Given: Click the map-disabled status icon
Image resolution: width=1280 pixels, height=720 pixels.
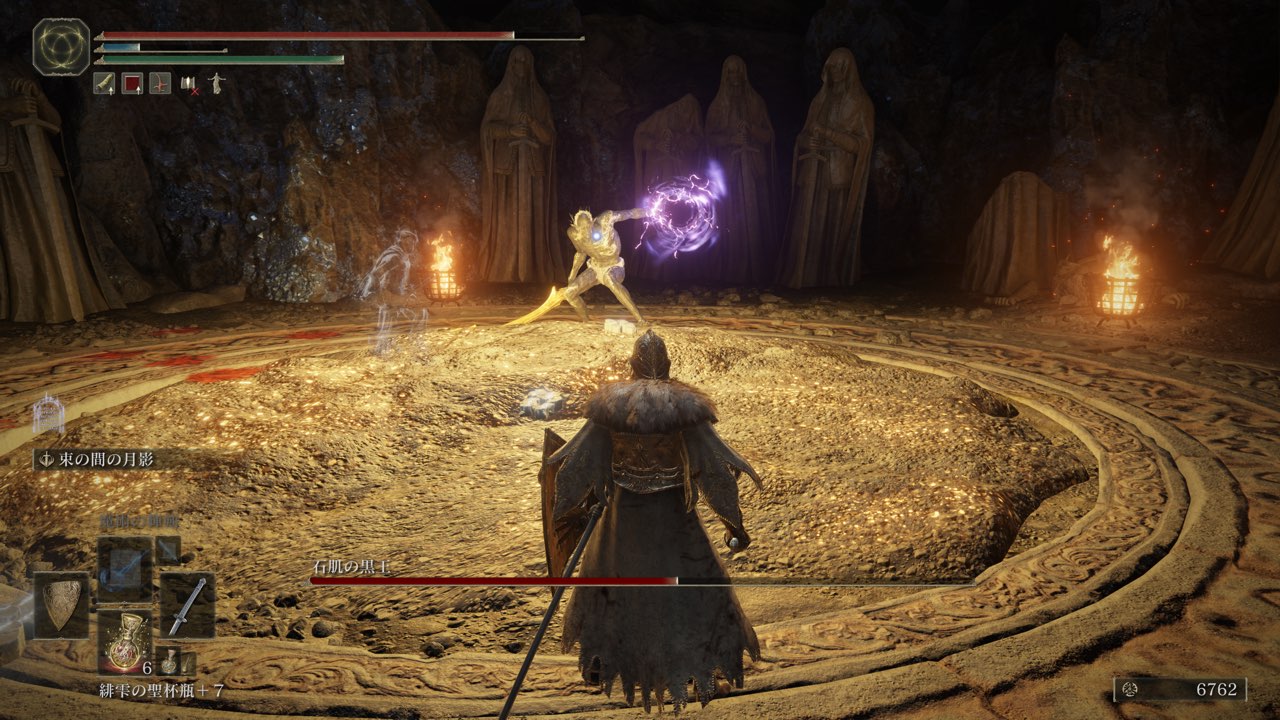Looking at the screenshot, I should (x=189, y=85).
